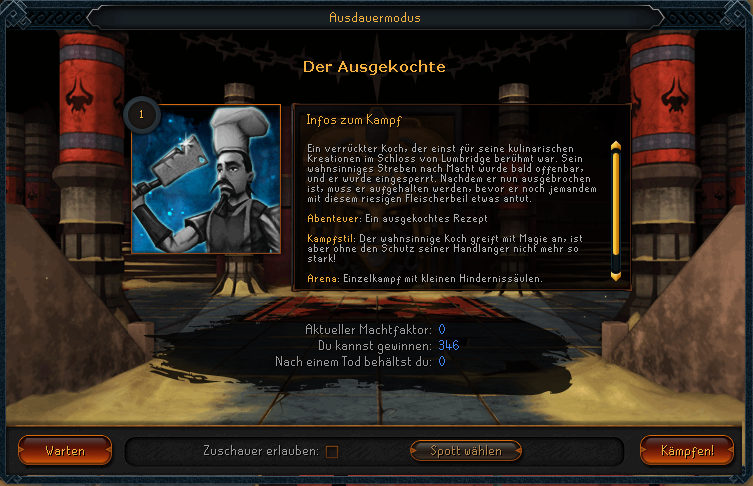
Task: Select the mad cook boss portrait
Action: [x=204, y=184]
